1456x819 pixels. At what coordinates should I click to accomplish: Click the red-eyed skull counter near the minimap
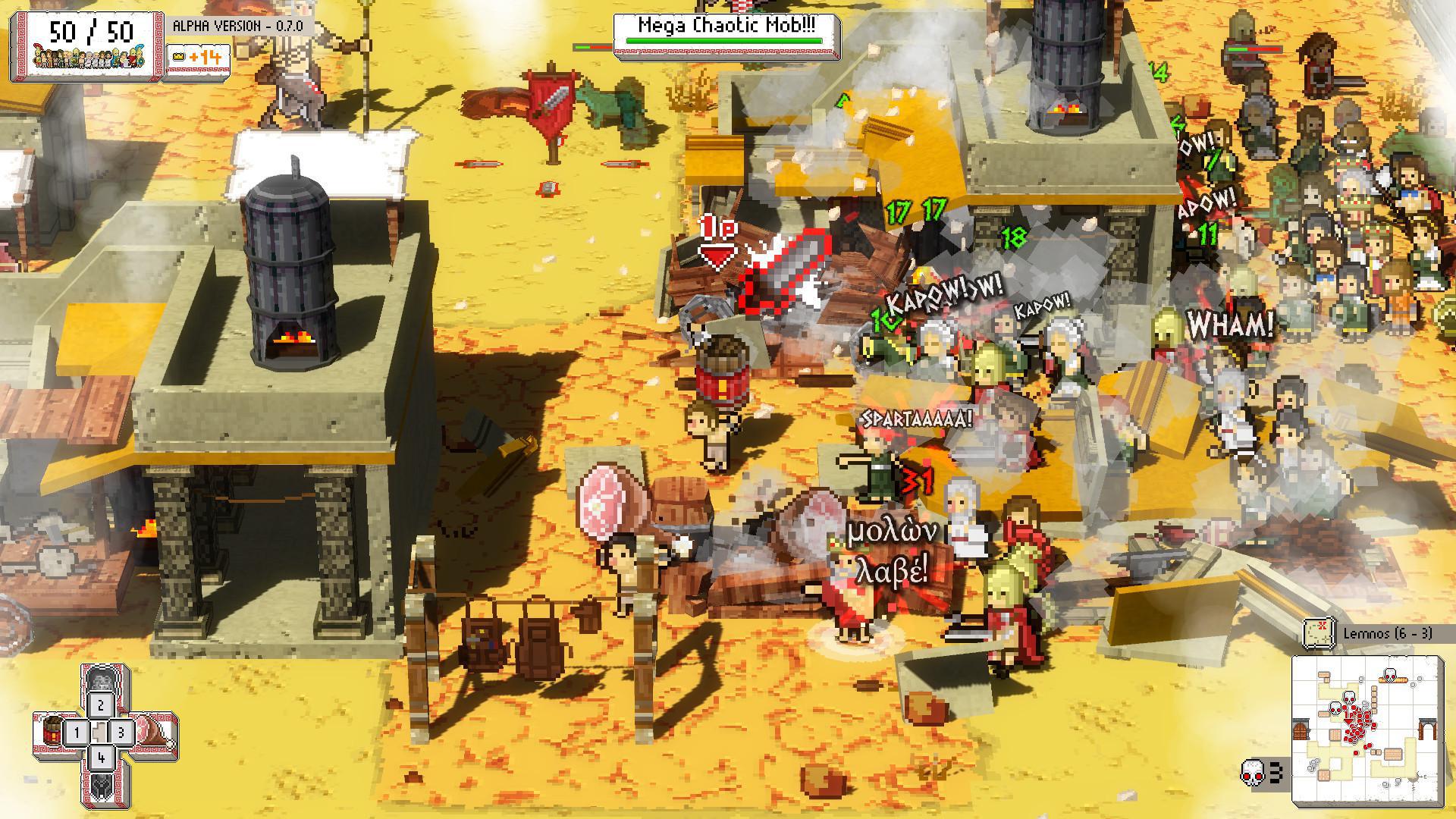click(1253, 773)
